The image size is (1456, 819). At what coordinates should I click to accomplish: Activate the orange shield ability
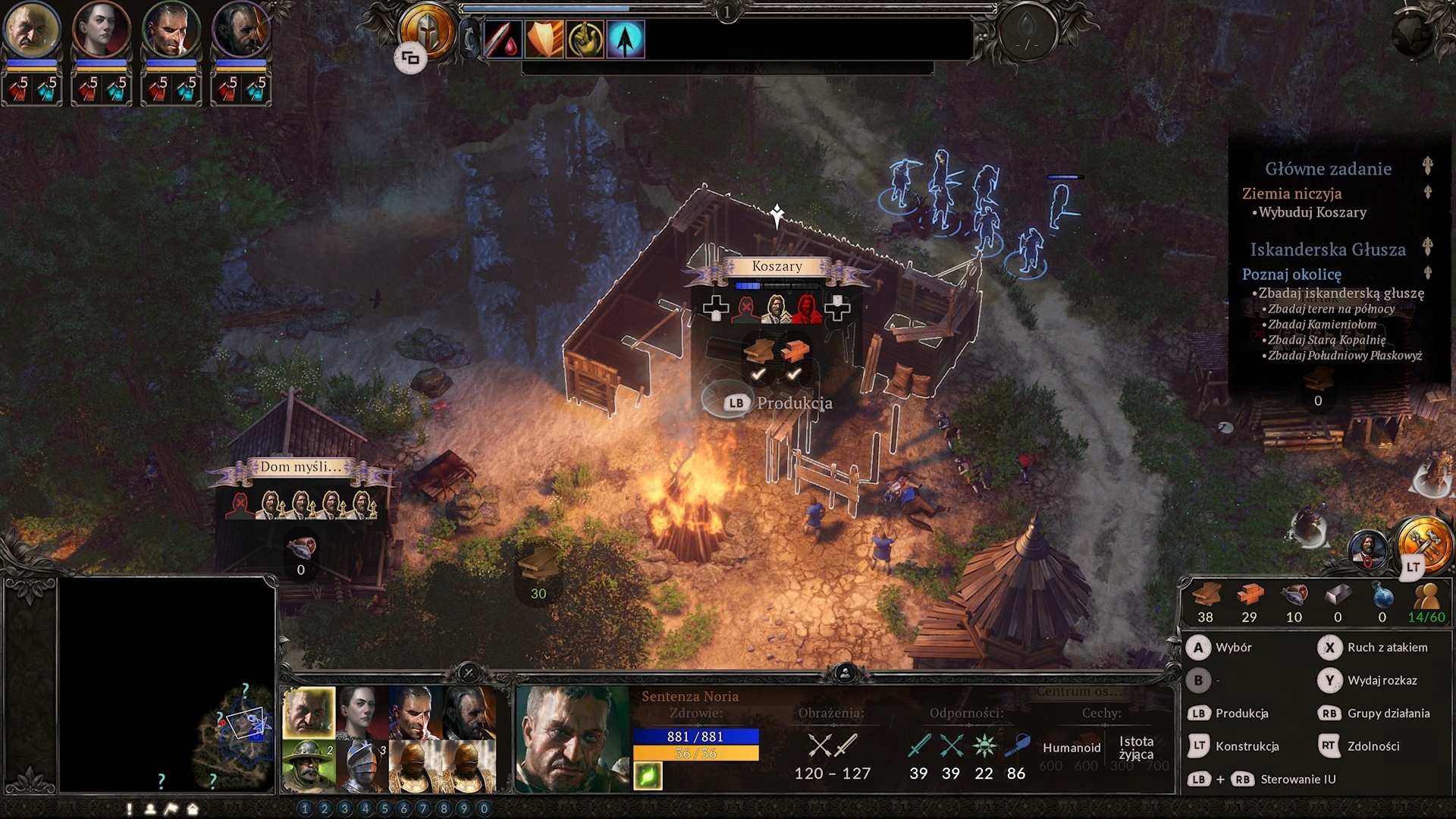(x=544, y=39)
